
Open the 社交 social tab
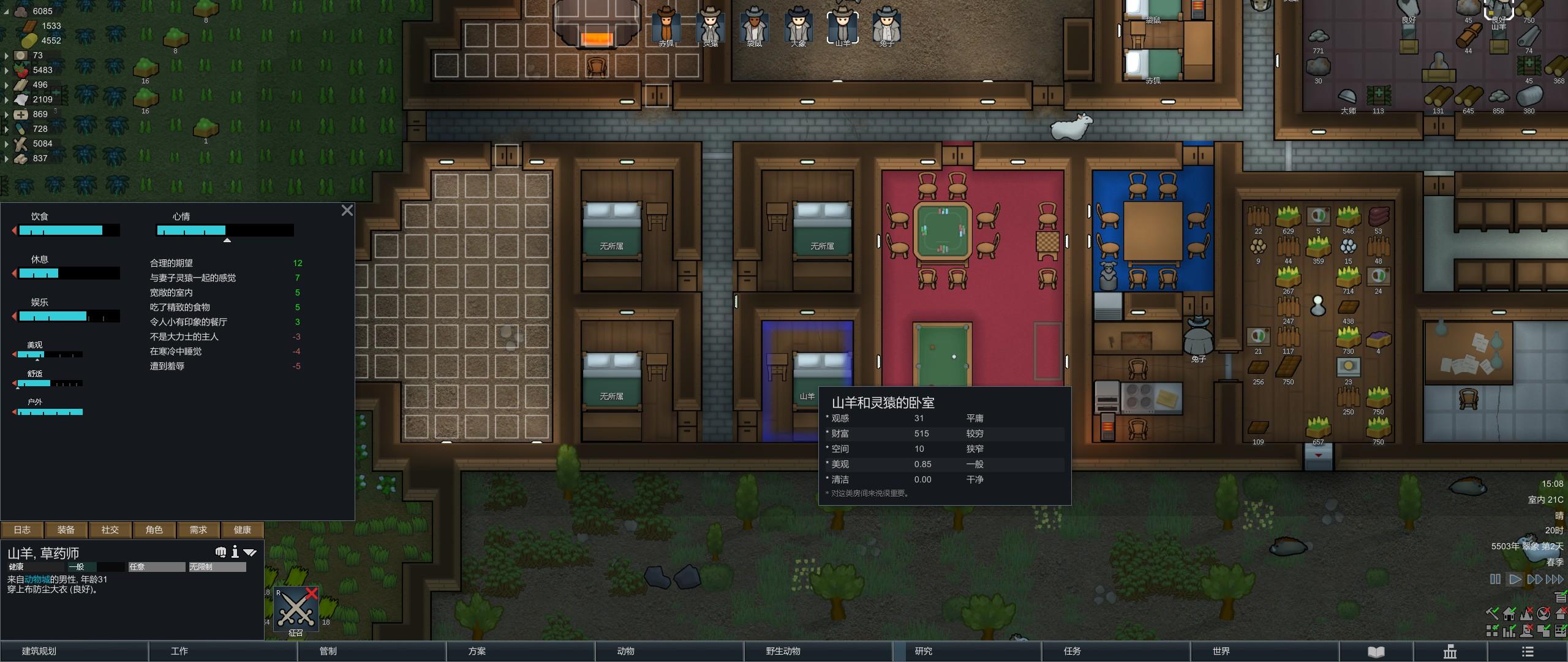coord(110,530)
